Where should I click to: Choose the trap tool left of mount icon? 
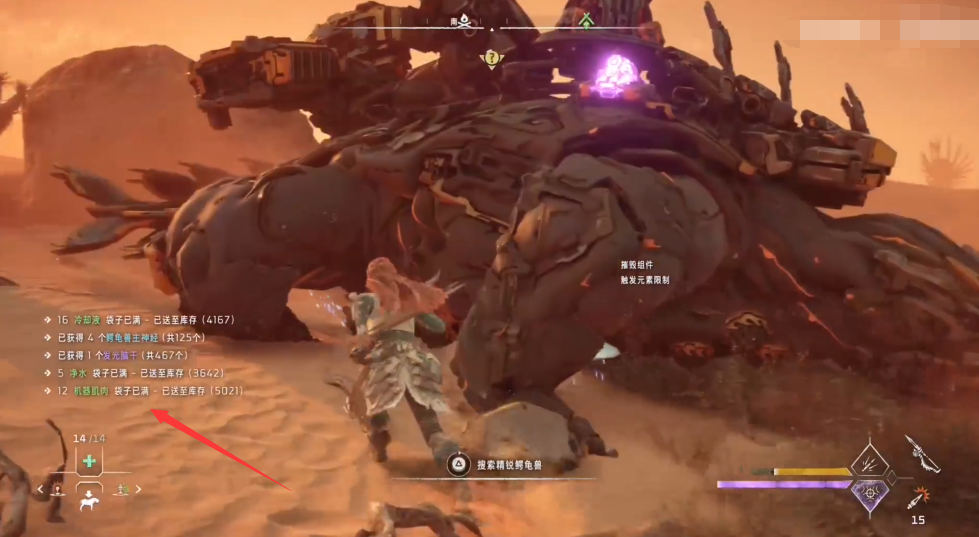click(58, 489)
